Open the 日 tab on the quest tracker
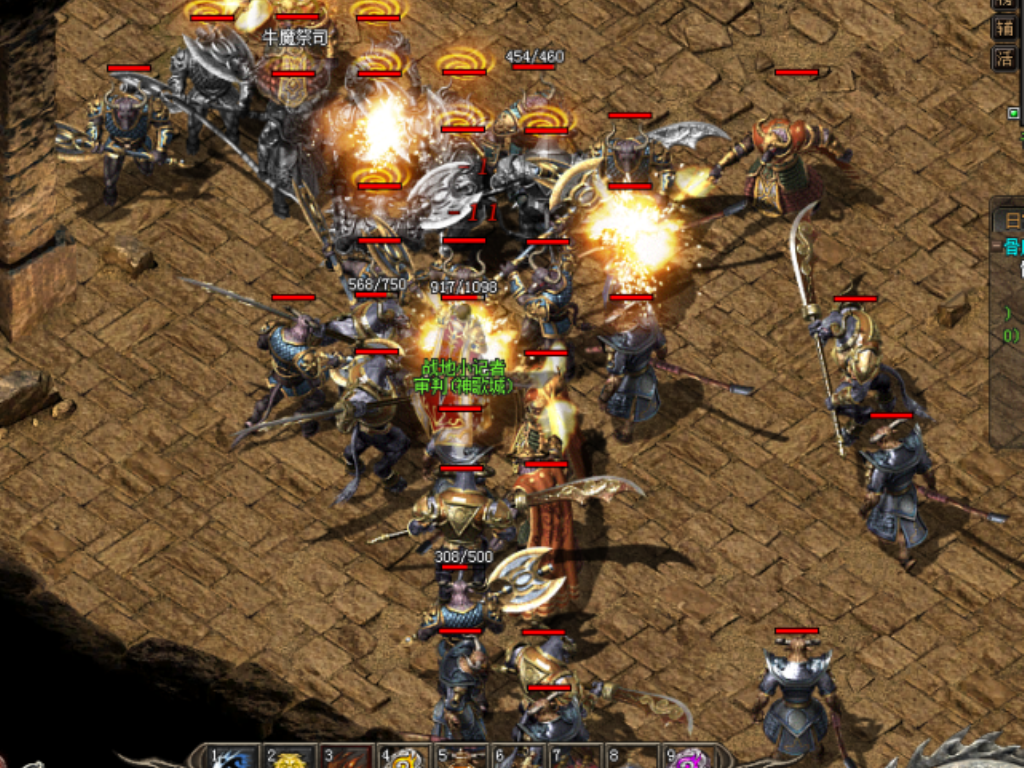The width and height of the screenshot is (1024, 768). (x=1011, y=221)
